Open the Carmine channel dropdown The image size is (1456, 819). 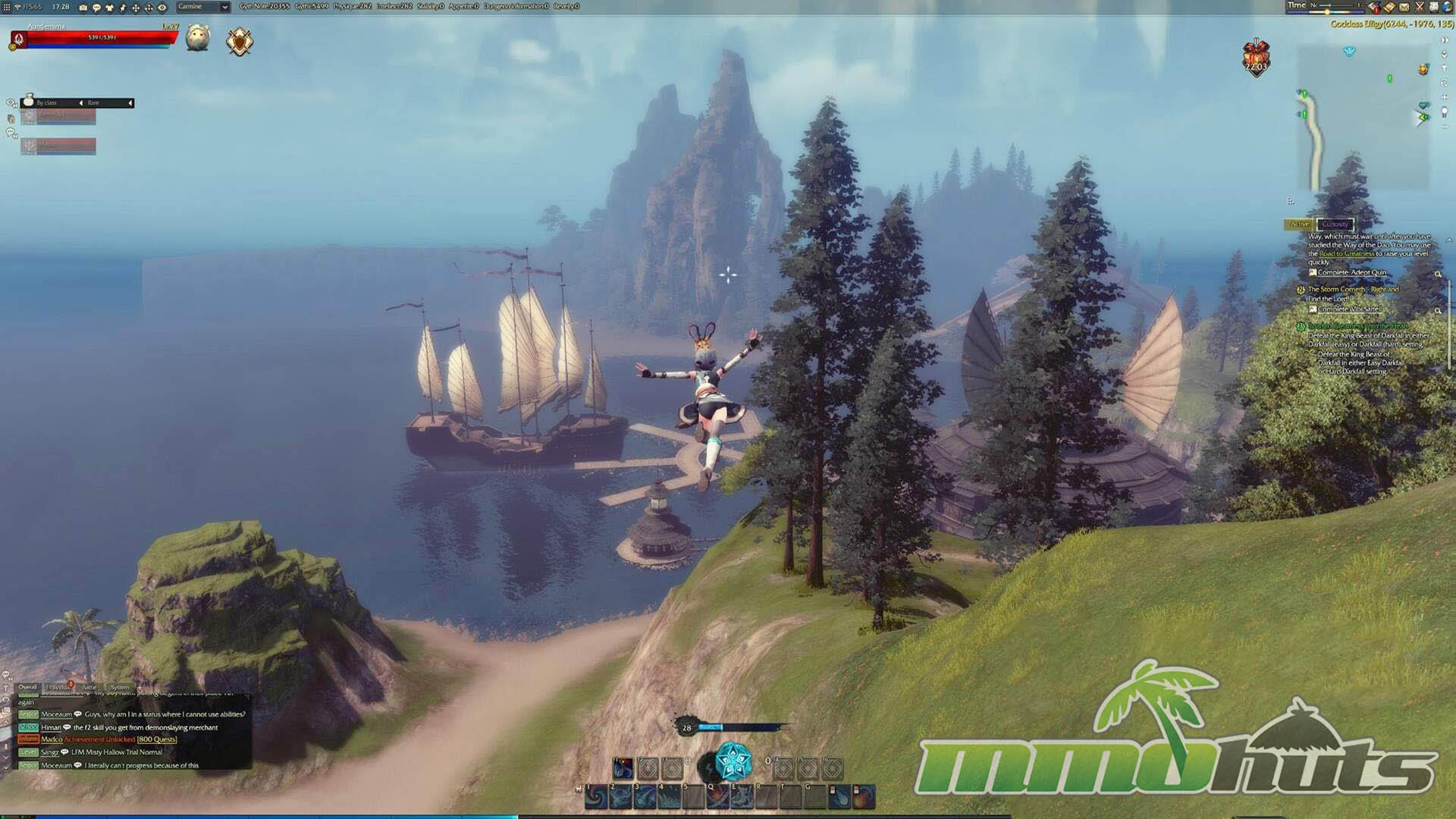pos(202,7)
